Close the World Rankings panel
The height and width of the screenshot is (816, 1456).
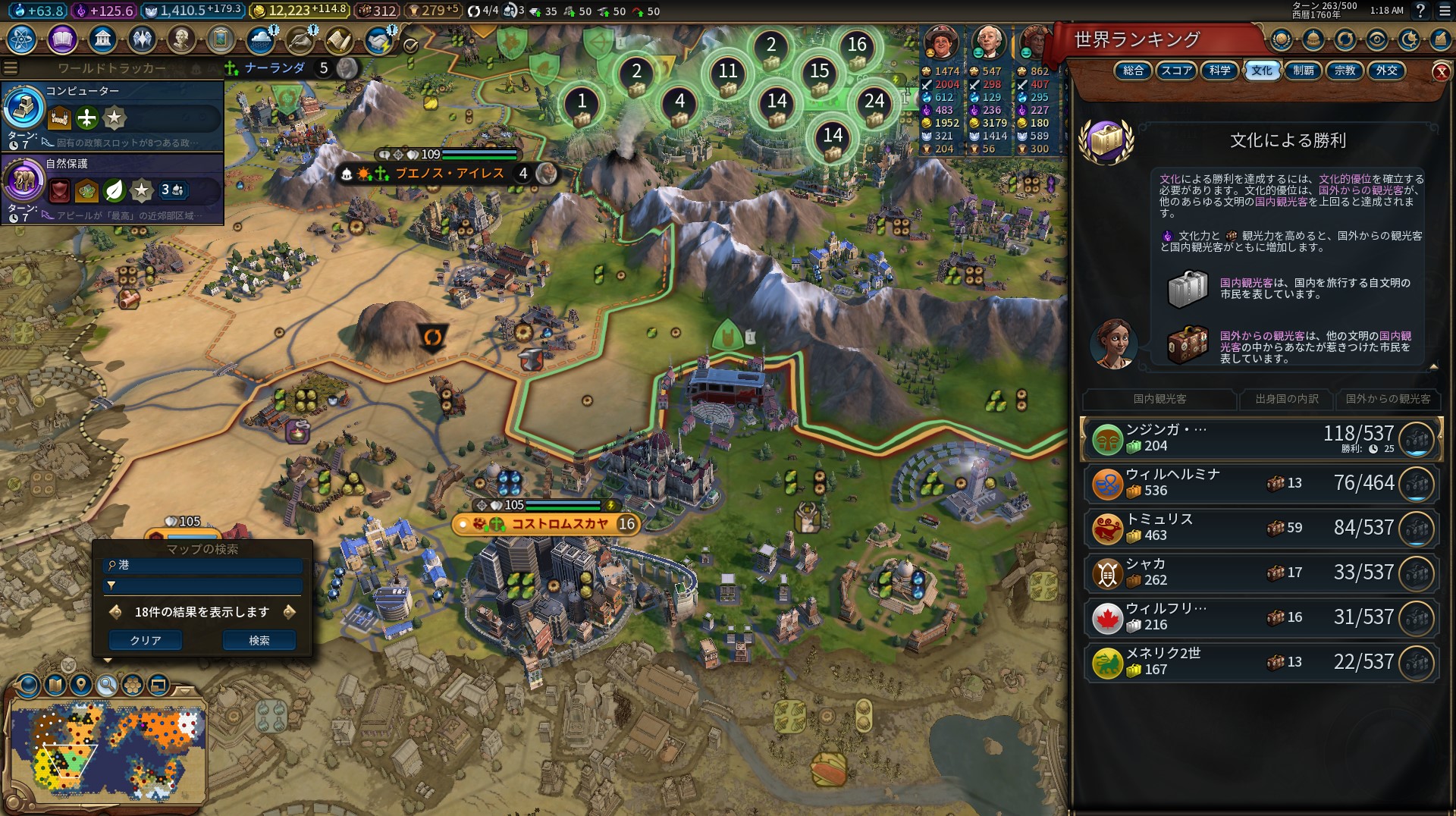point(1441,72)
